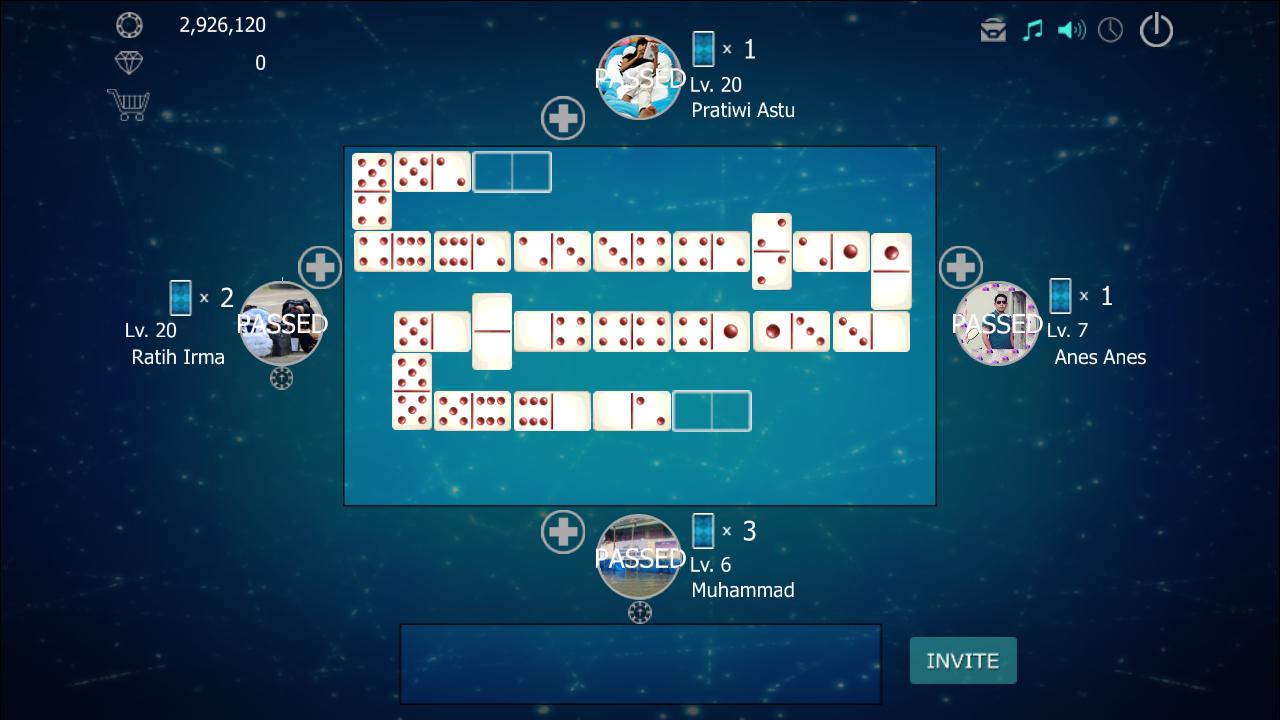Click the plus button above Pratiwi Astu

pos(563,117)
